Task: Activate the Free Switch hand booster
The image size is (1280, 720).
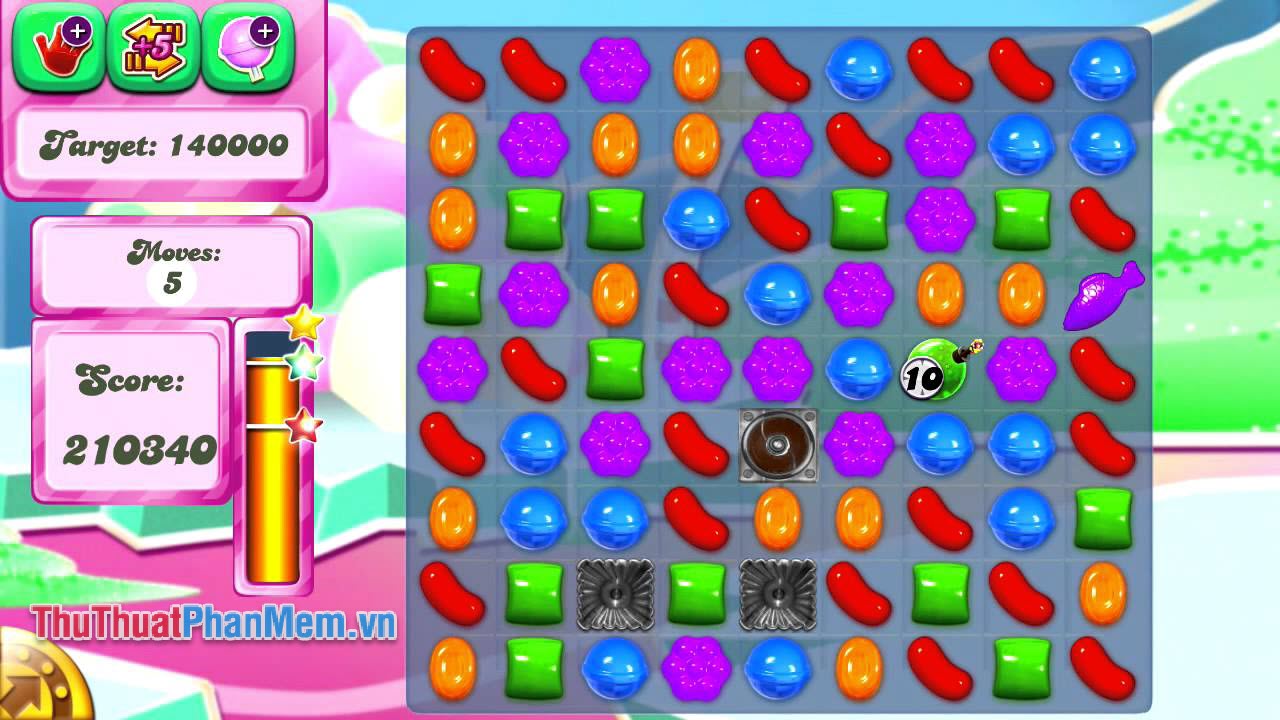Action: 57,46
